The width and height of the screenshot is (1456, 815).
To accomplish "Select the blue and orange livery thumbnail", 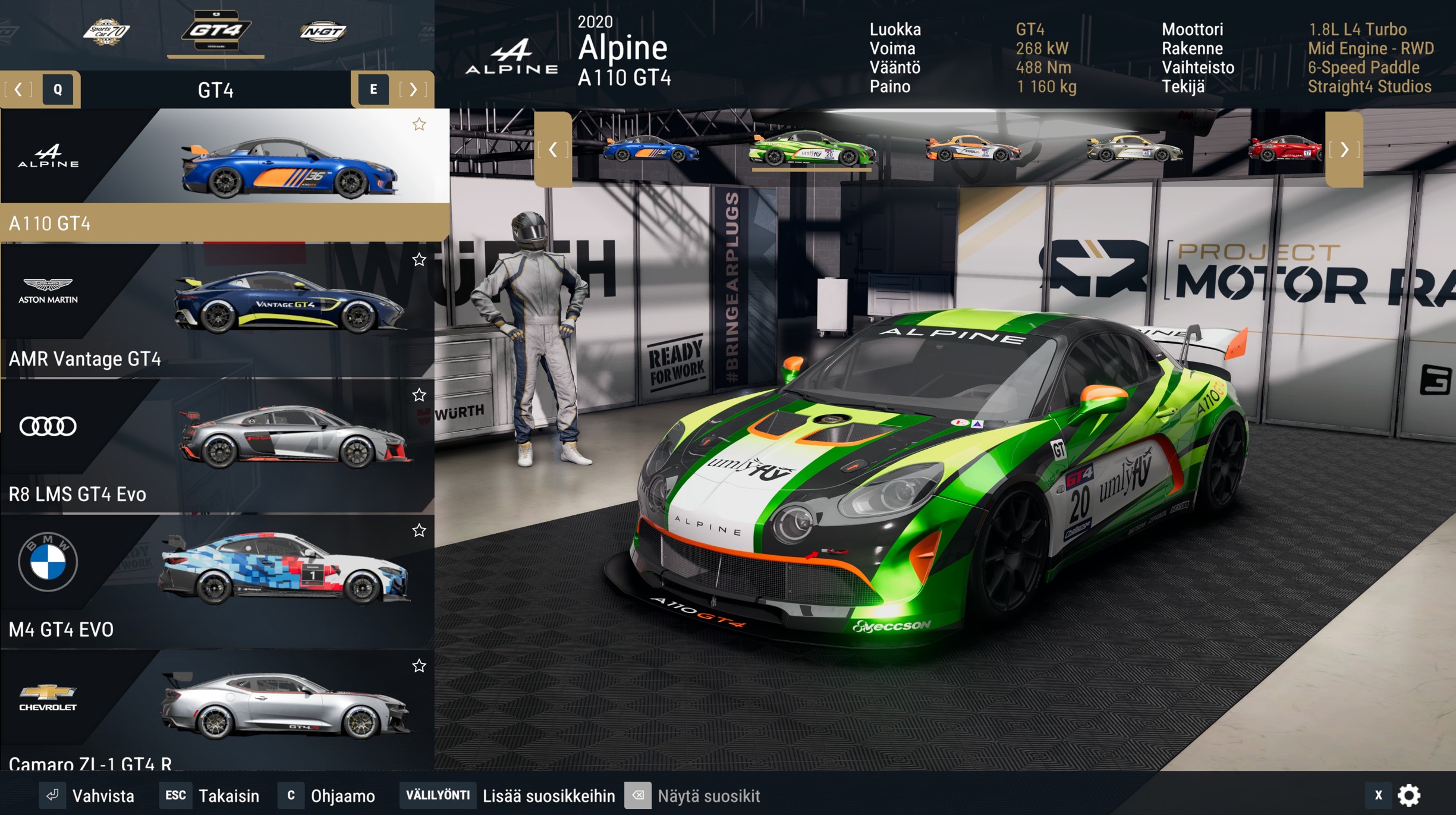I will click(x=651, y=149).
